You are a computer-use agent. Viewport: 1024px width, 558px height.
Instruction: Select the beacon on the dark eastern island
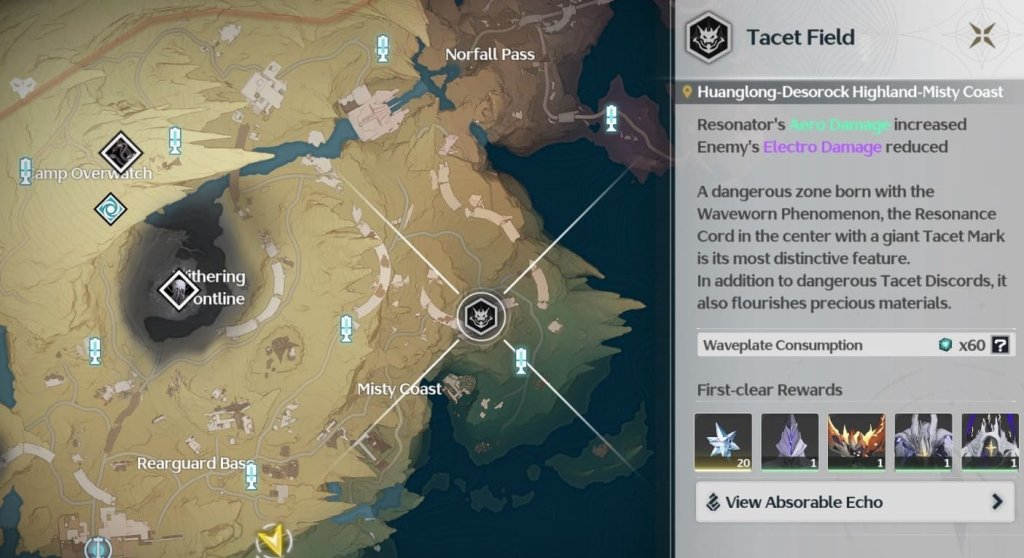(611, 118)
